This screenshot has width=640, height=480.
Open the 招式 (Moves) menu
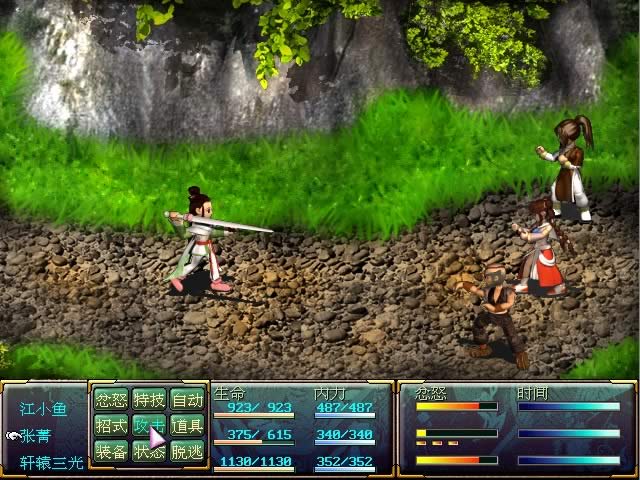[x=110, y=426]
